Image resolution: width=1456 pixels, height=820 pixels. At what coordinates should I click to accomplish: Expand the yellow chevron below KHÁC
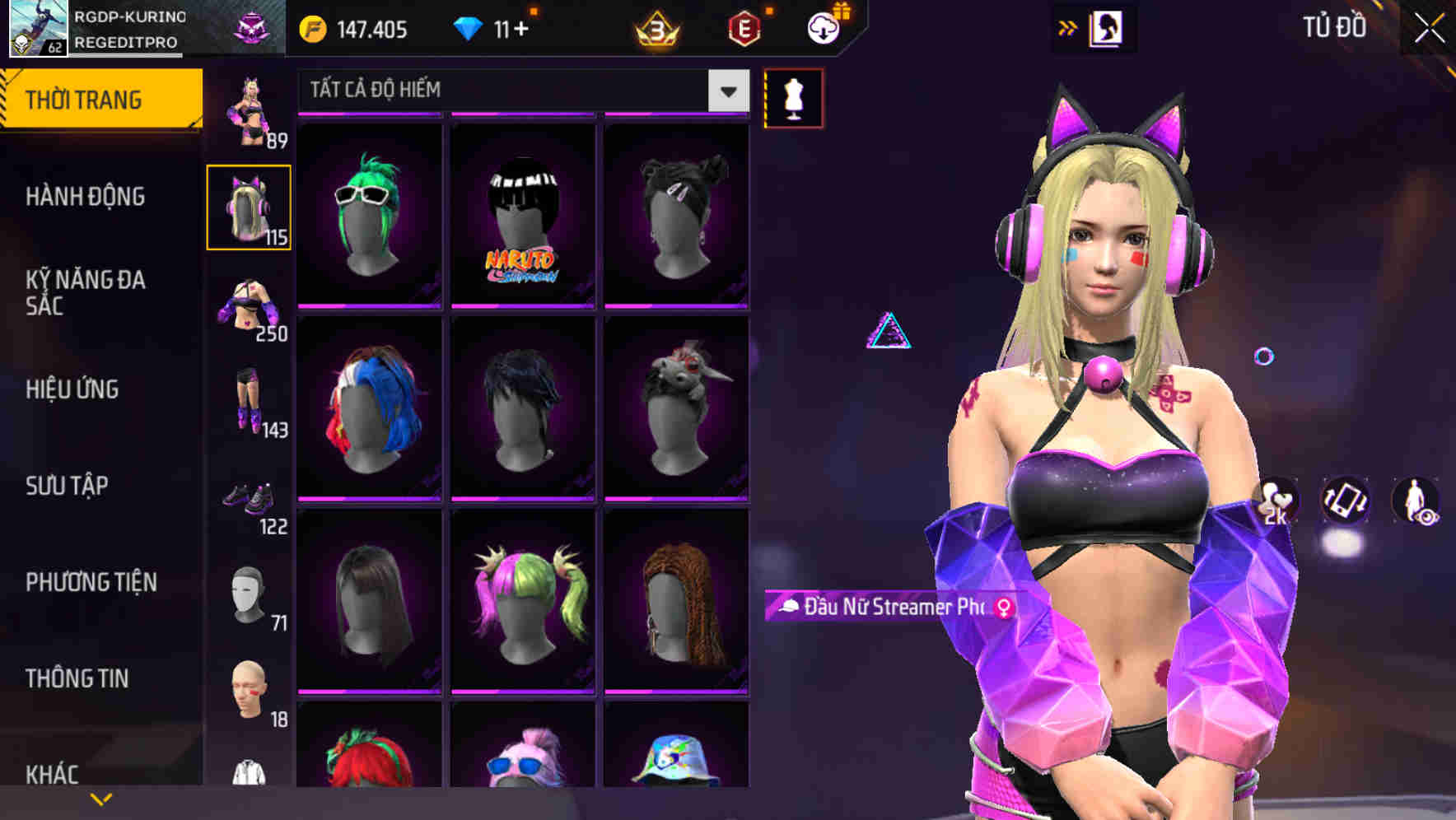[x=101, y=797]
